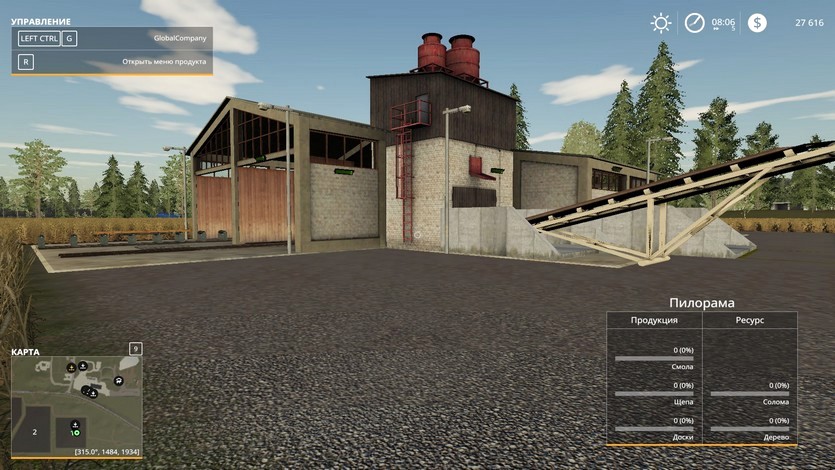The image size is (835, 470).
Task: Open the dollar money icon
Action: click(757, 23)
